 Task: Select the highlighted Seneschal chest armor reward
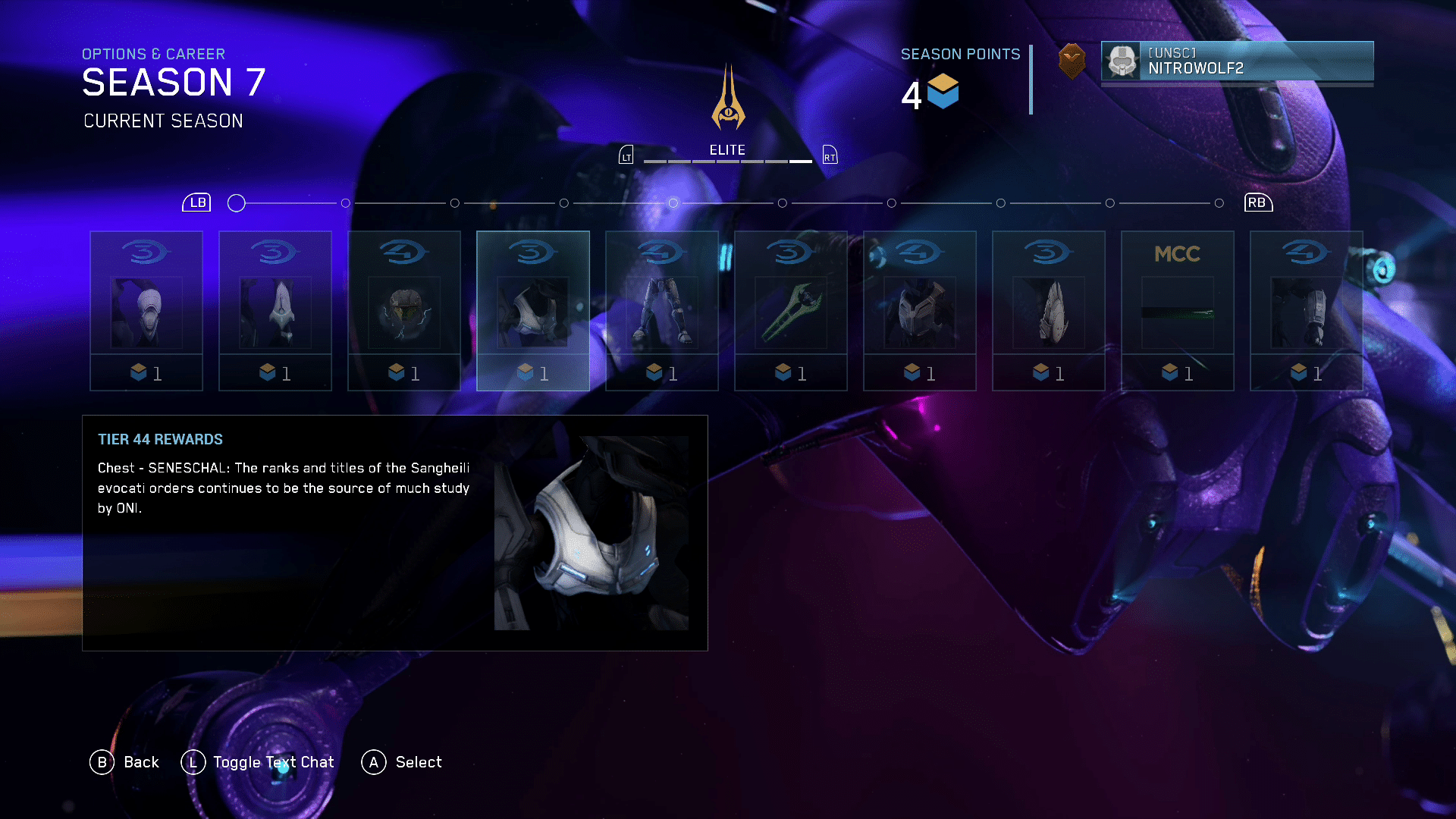tap(532, 311)
